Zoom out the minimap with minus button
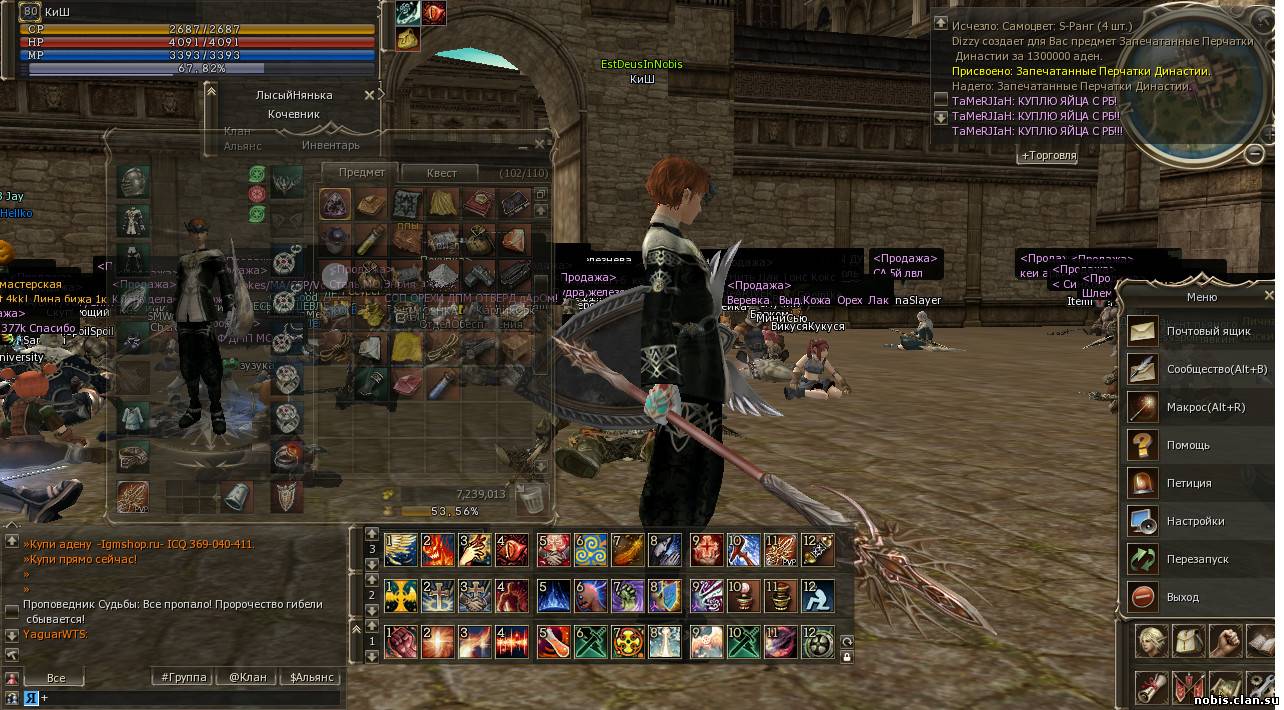Viewport: 1284px width, 710px height. [x=1255, y=153]
